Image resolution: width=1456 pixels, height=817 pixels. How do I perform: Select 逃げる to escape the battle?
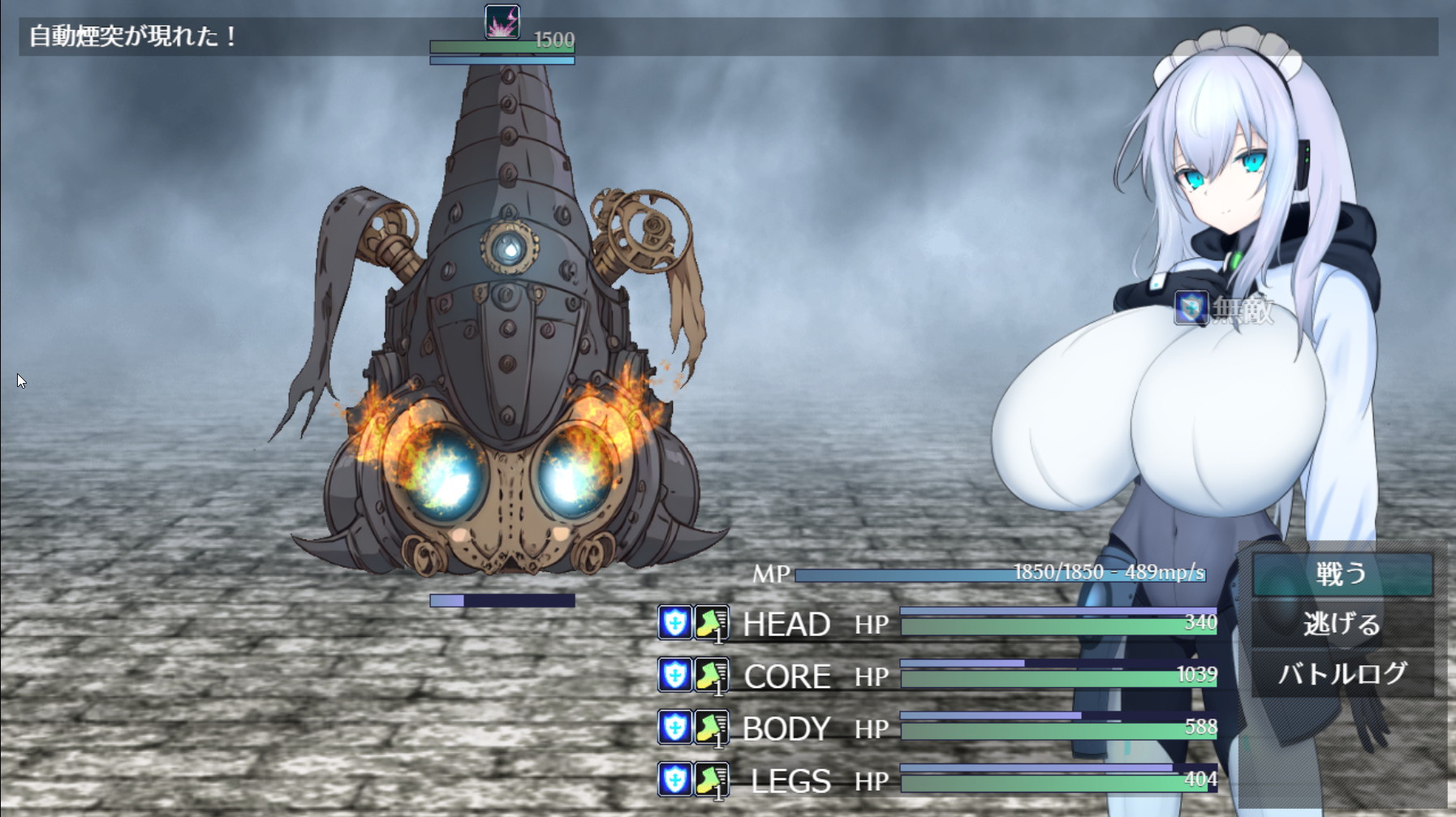[x=1342, y=624]
